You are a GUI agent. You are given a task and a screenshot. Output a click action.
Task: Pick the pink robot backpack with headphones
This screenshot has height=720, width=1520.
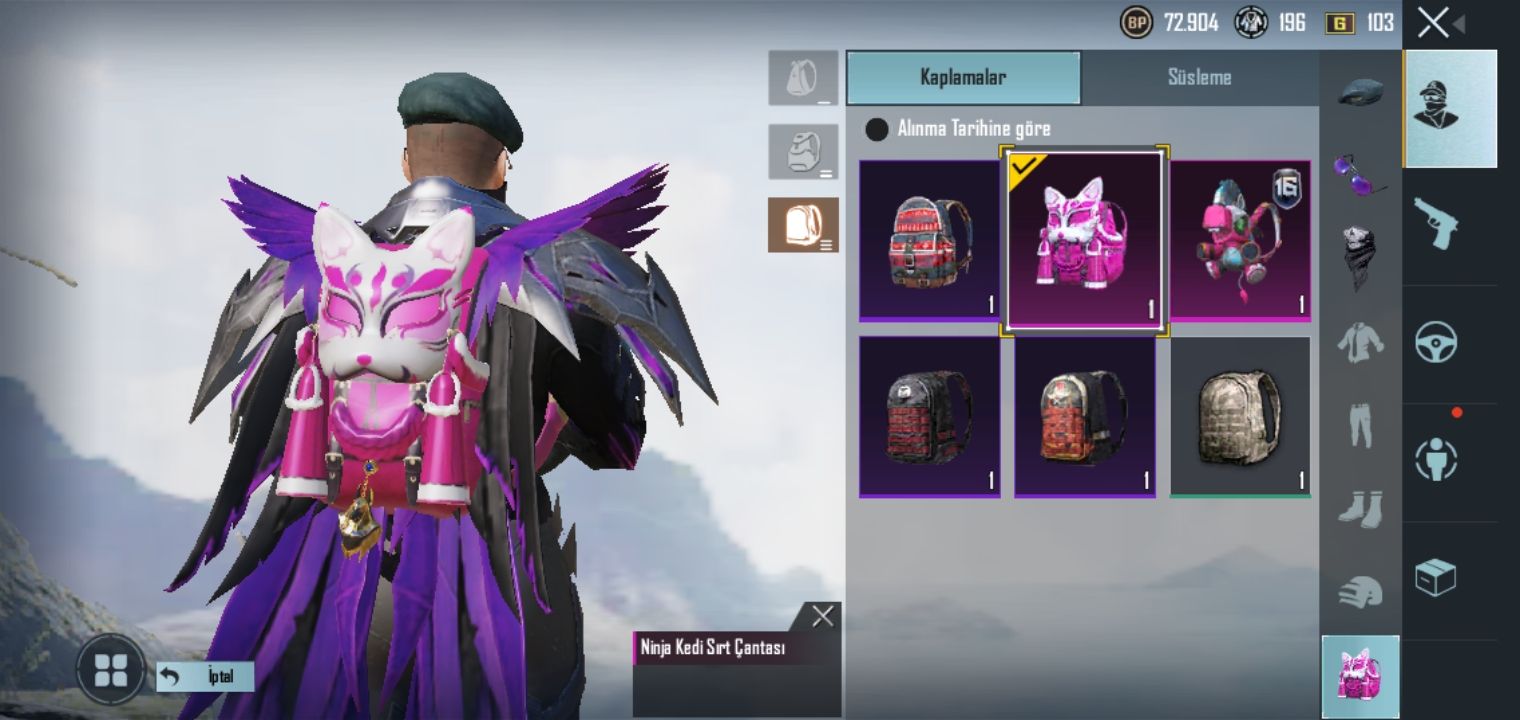[1240, 240]
